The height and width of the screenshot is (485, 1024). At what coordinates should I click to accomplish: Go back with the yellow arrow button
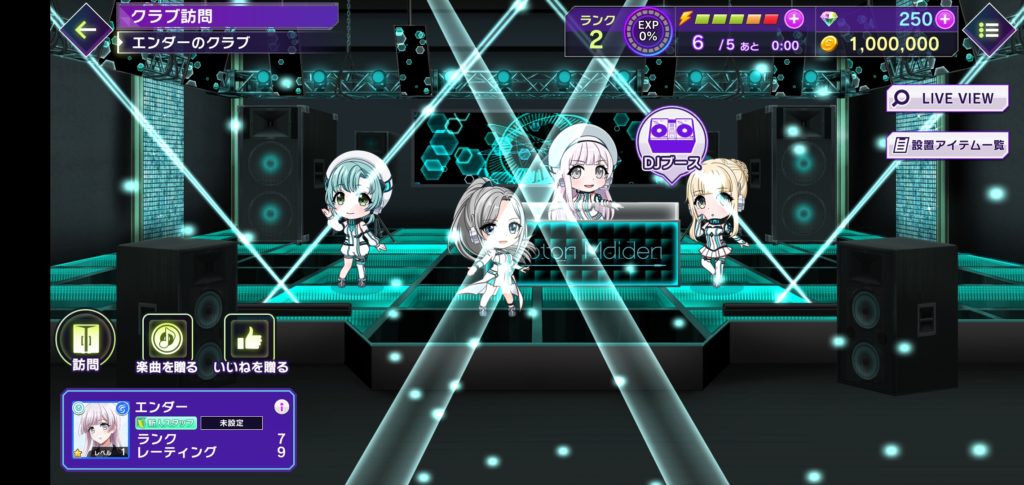click(x=86, y=29)
